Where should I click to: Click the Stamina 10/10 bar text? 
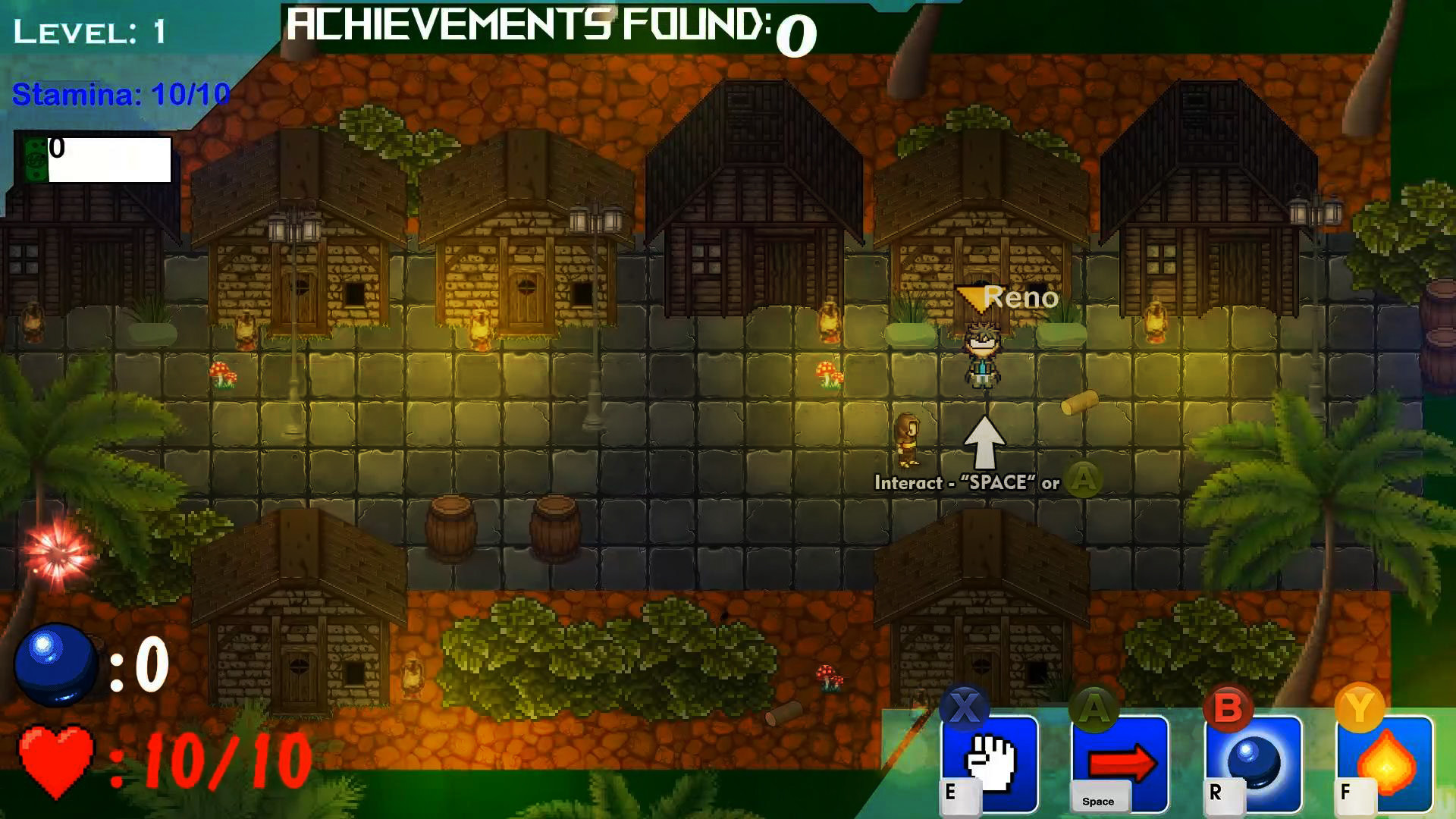pos(118,96)
